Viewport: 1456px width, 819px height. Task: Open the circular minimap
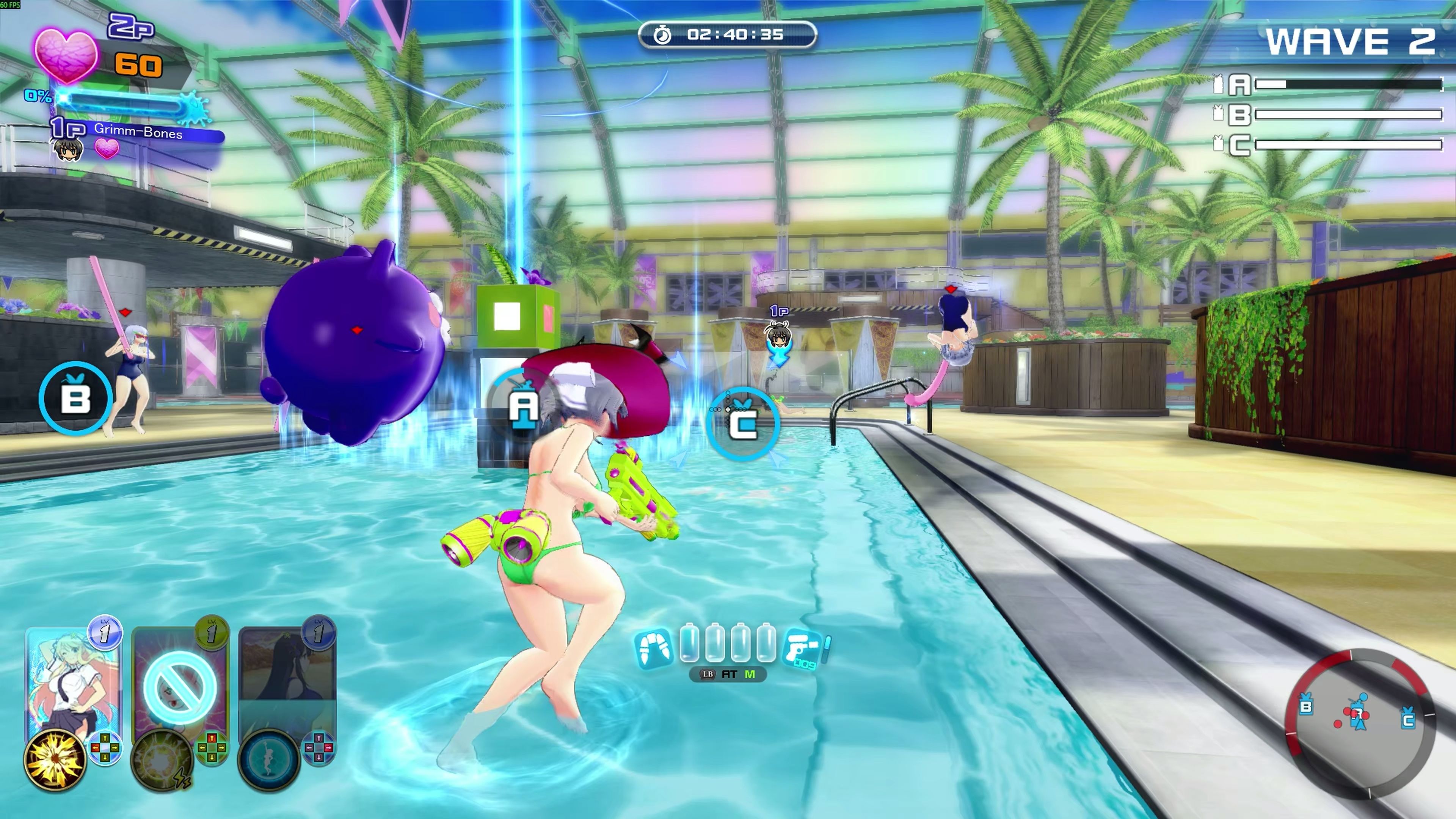(1360, 723)
